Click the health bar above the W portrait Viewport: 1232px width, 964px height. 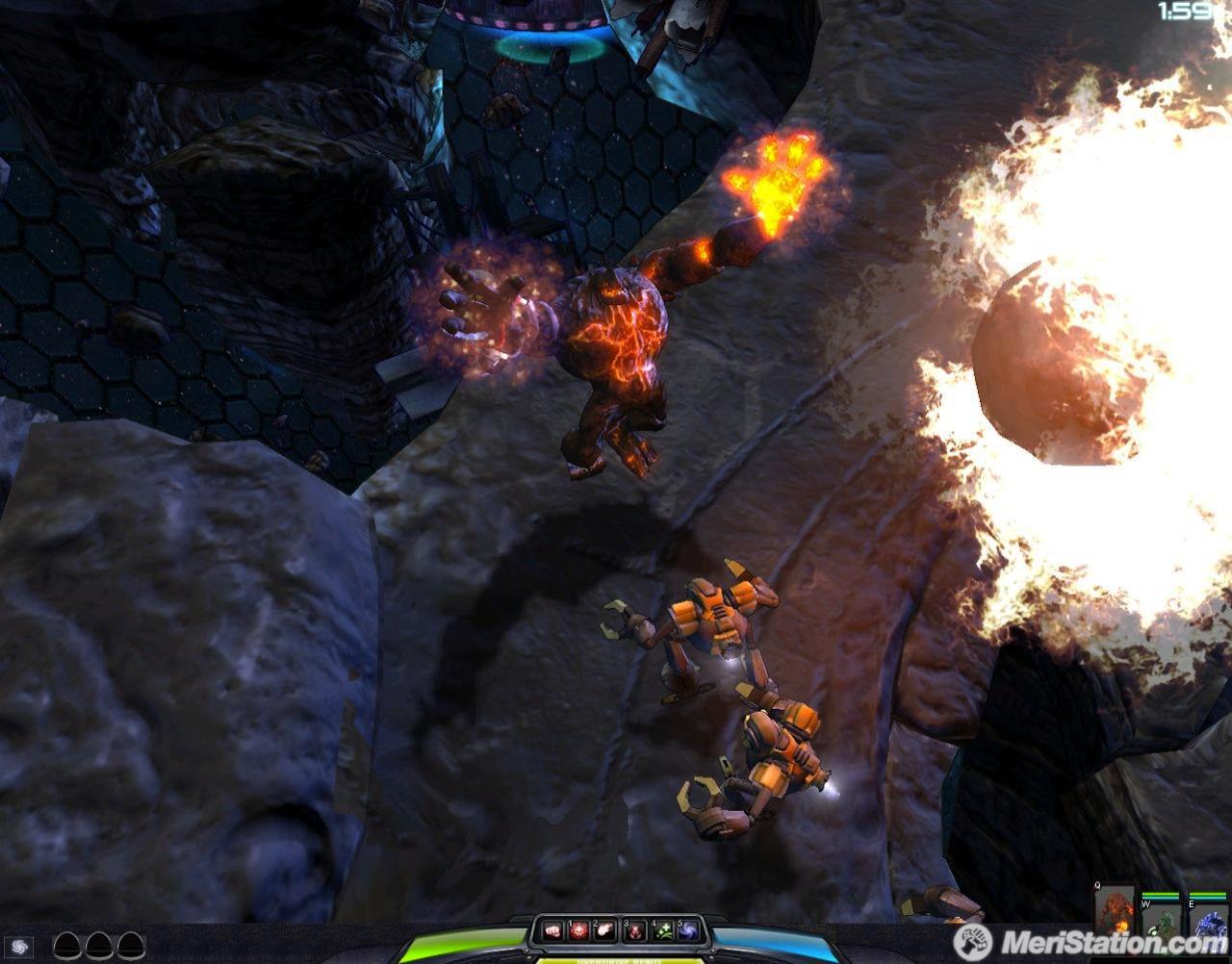(x=1161, y=895)
